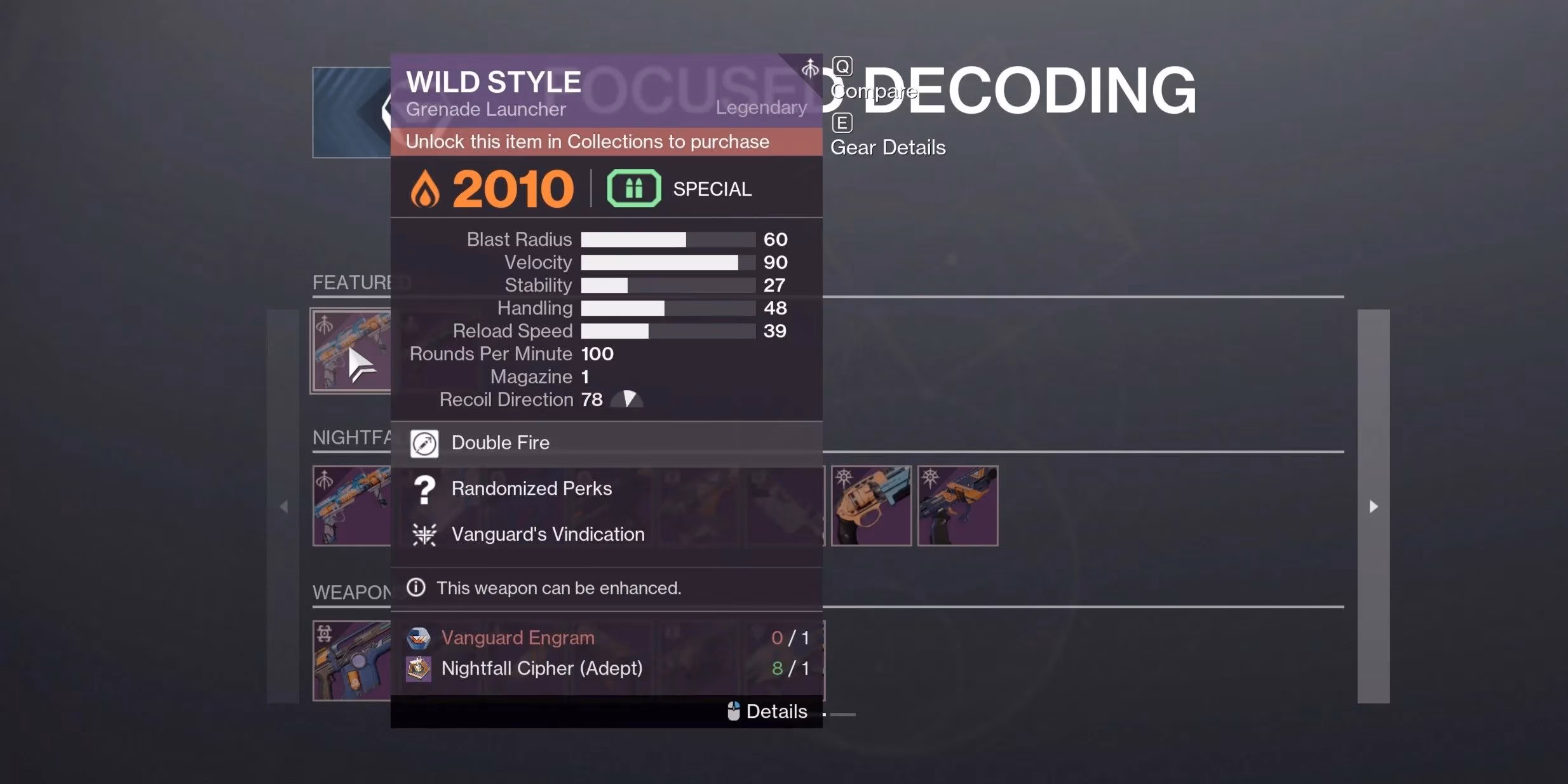Click the Double Fire intrinsic perk icon
The width and height of the screenshot is (1568, 784).
pyautogui.click(x=424, y=443)
